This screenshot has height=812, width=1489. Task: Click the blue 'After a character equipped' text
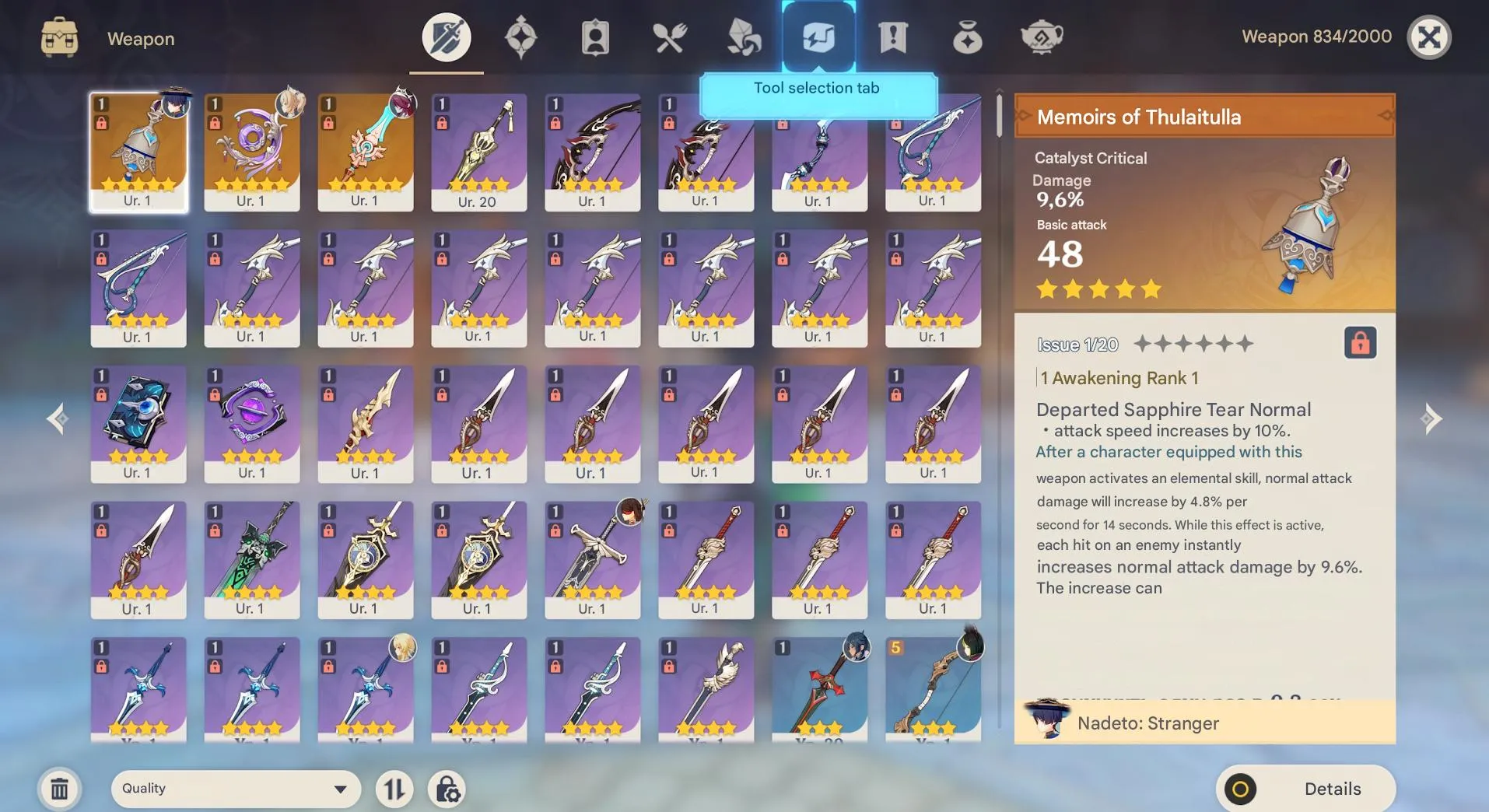click(1167, 452)
